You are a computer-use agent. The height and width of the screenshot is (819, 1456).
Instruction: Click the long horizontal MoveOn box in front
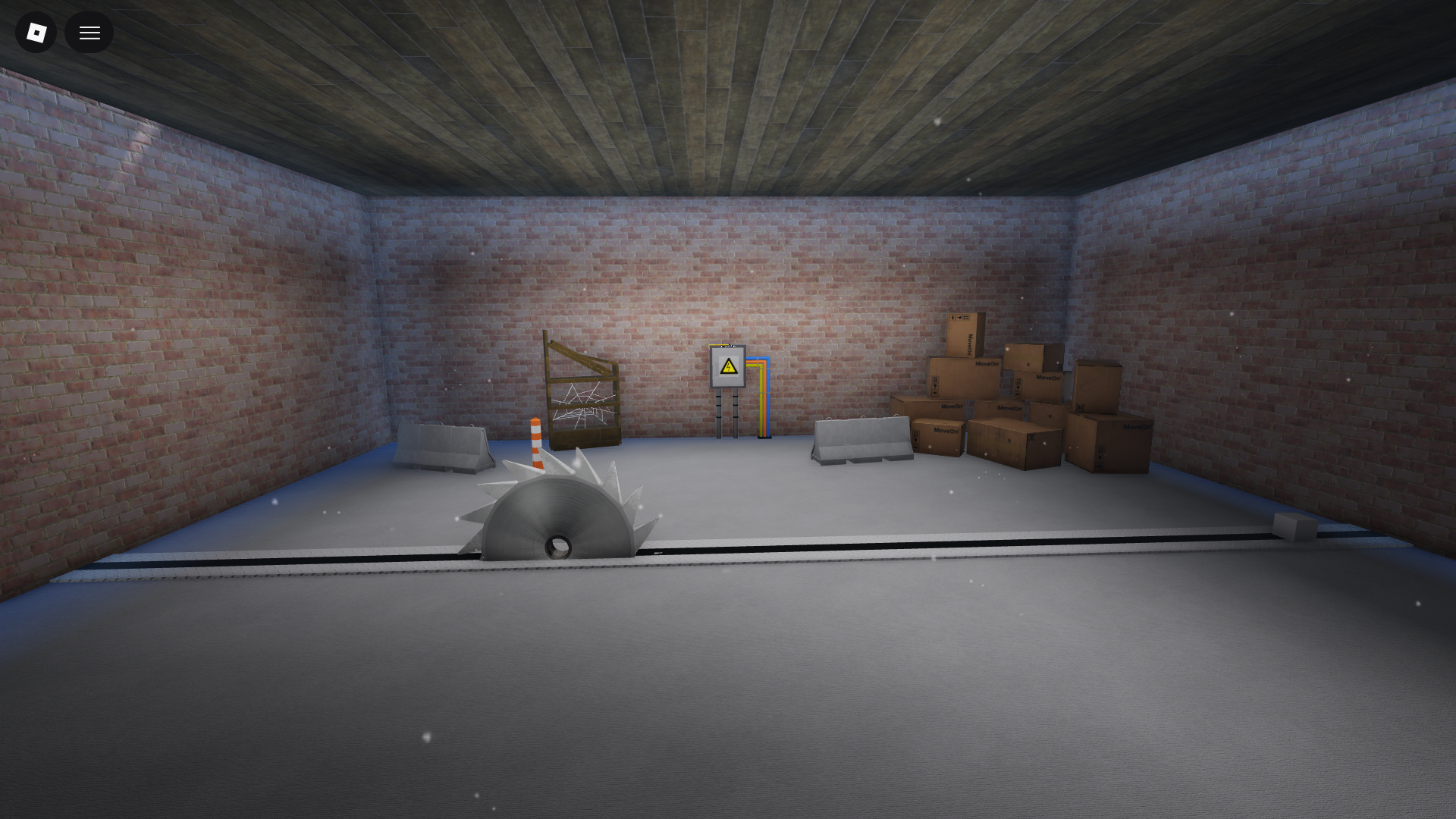(x=1013, y=443)
